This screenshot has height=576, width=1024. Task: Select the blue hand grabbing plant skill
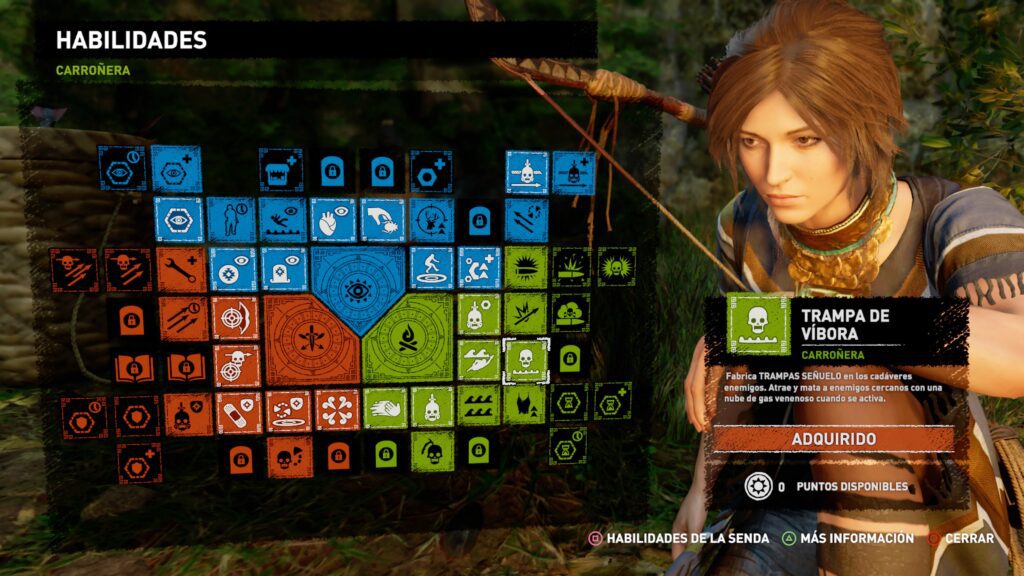[381, 220]
